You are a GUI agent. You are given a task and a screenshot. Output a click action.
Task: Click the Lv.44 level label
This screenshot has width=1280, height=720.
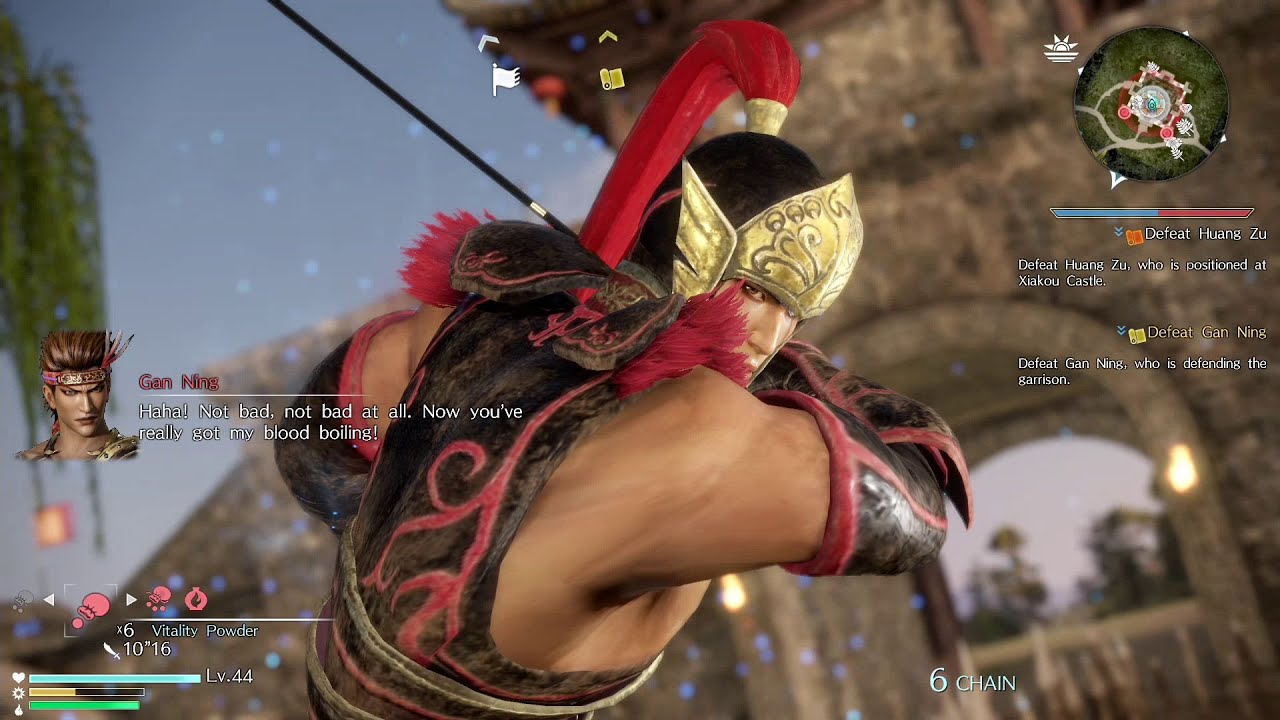pos(228,678)
